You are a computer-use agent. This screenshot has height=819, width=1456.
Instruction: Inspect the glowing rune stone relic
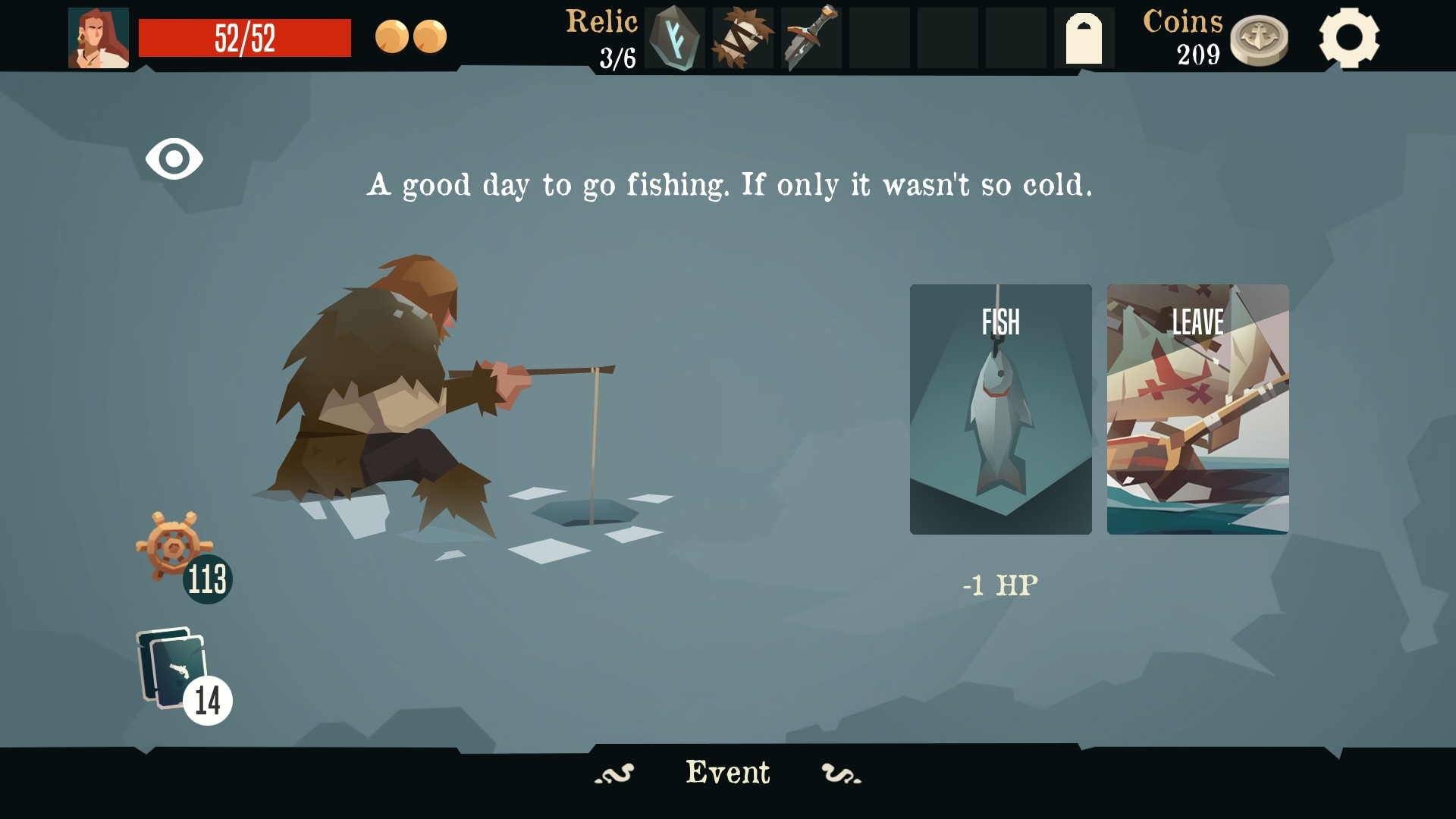coord(674,38)
